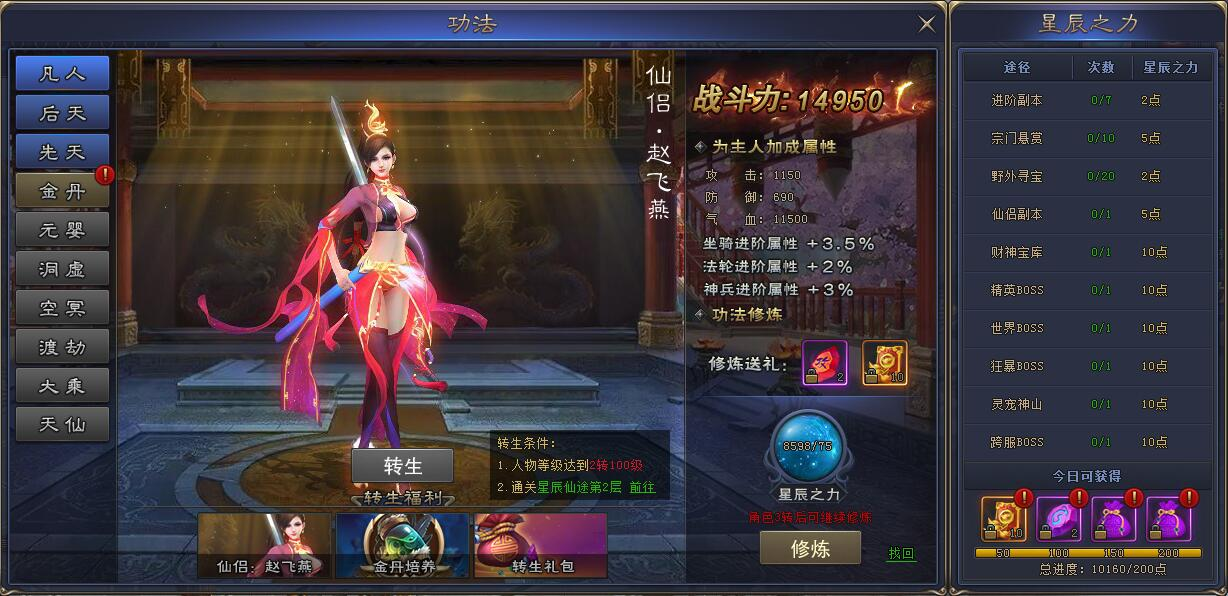Screen dimensions: 1228x596
Task: Open the 空冥 realm tab
Action: click(x=62, y=308)
